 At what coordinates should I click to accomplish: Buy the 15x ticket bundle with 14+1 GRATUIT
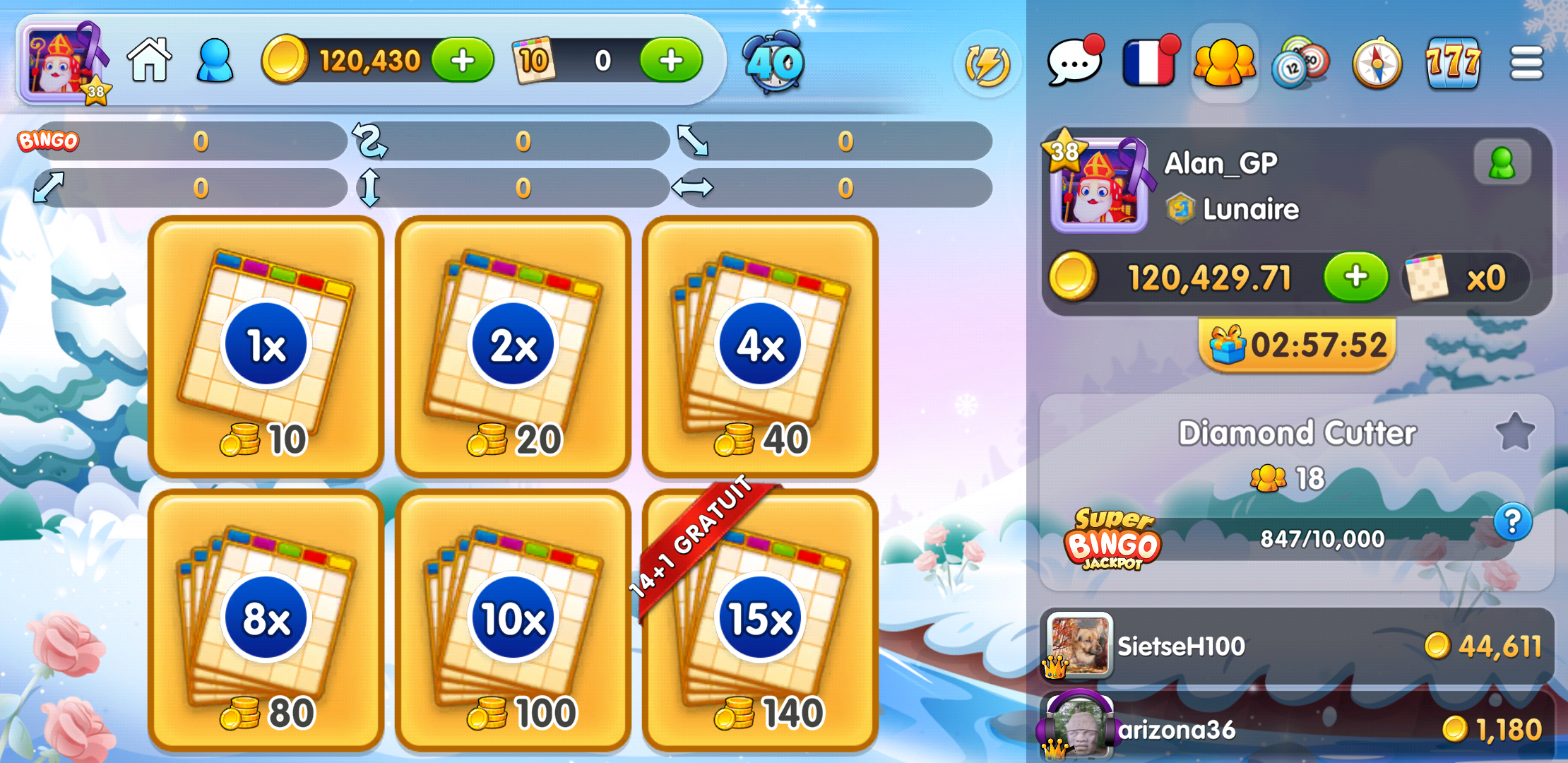pos(759,616)
